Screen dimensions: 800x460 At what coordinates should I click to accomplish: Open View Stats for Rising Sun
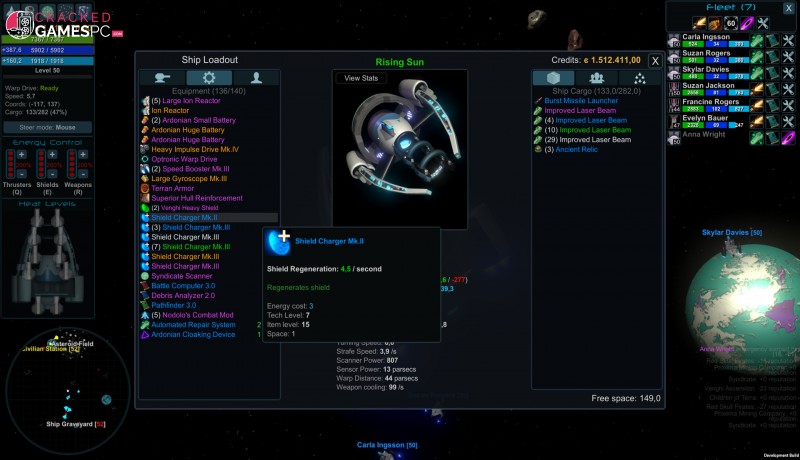(x=361, y=78)
